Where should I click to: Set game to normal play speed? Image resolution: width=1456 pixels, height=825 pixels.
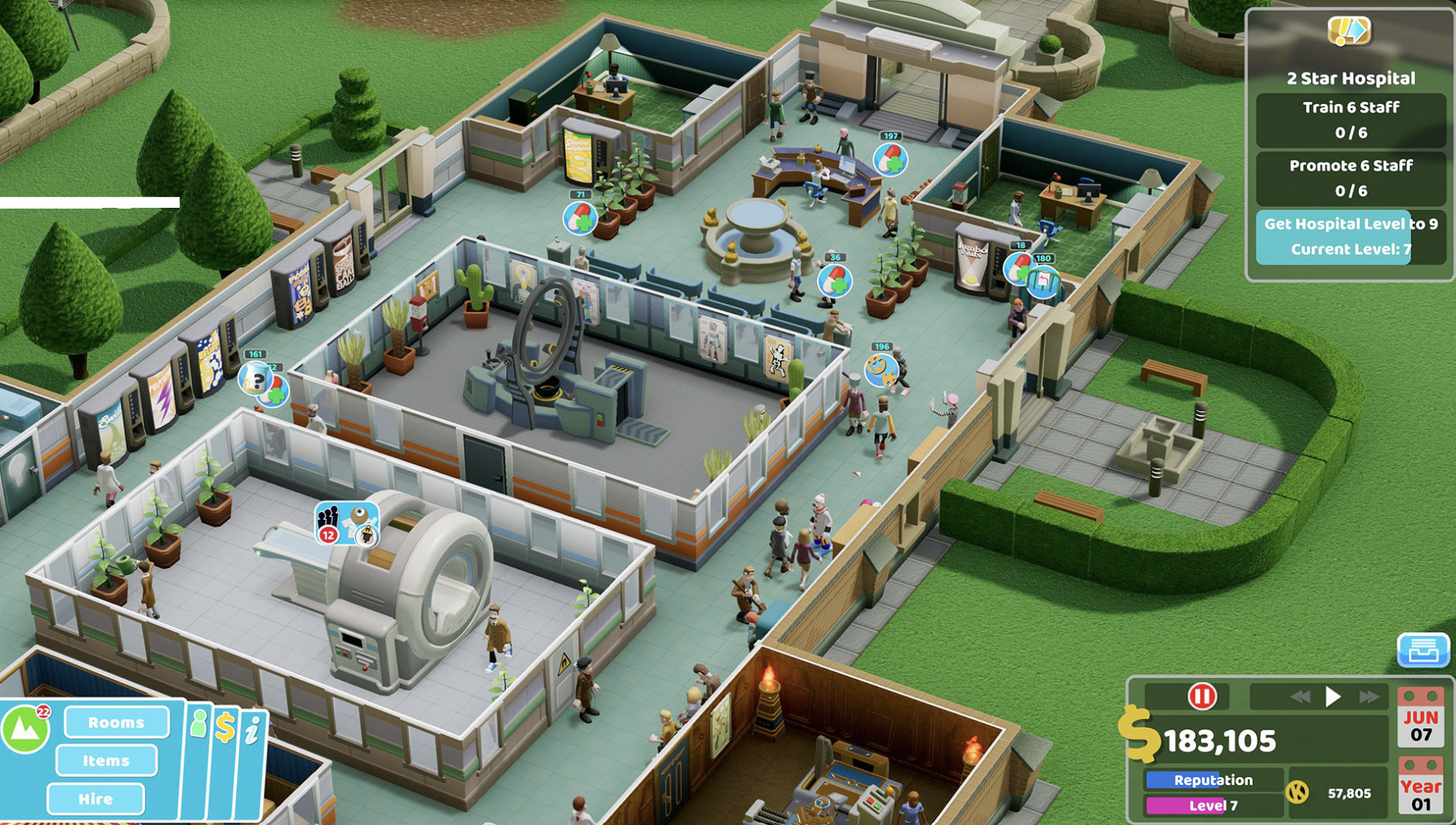1333,697
